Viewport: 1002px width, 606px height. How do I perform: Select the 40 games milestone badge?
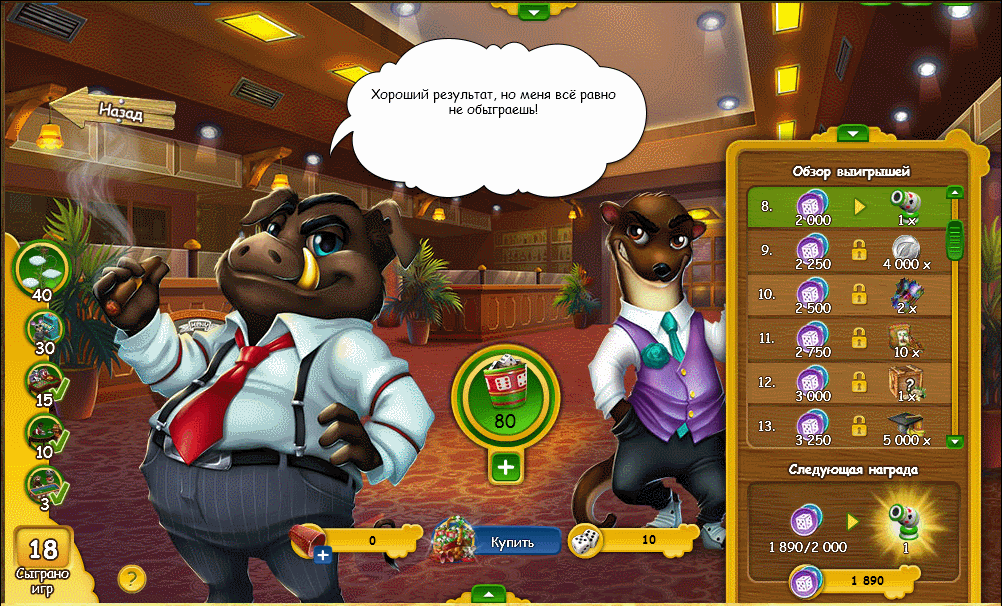coord(44,266)
